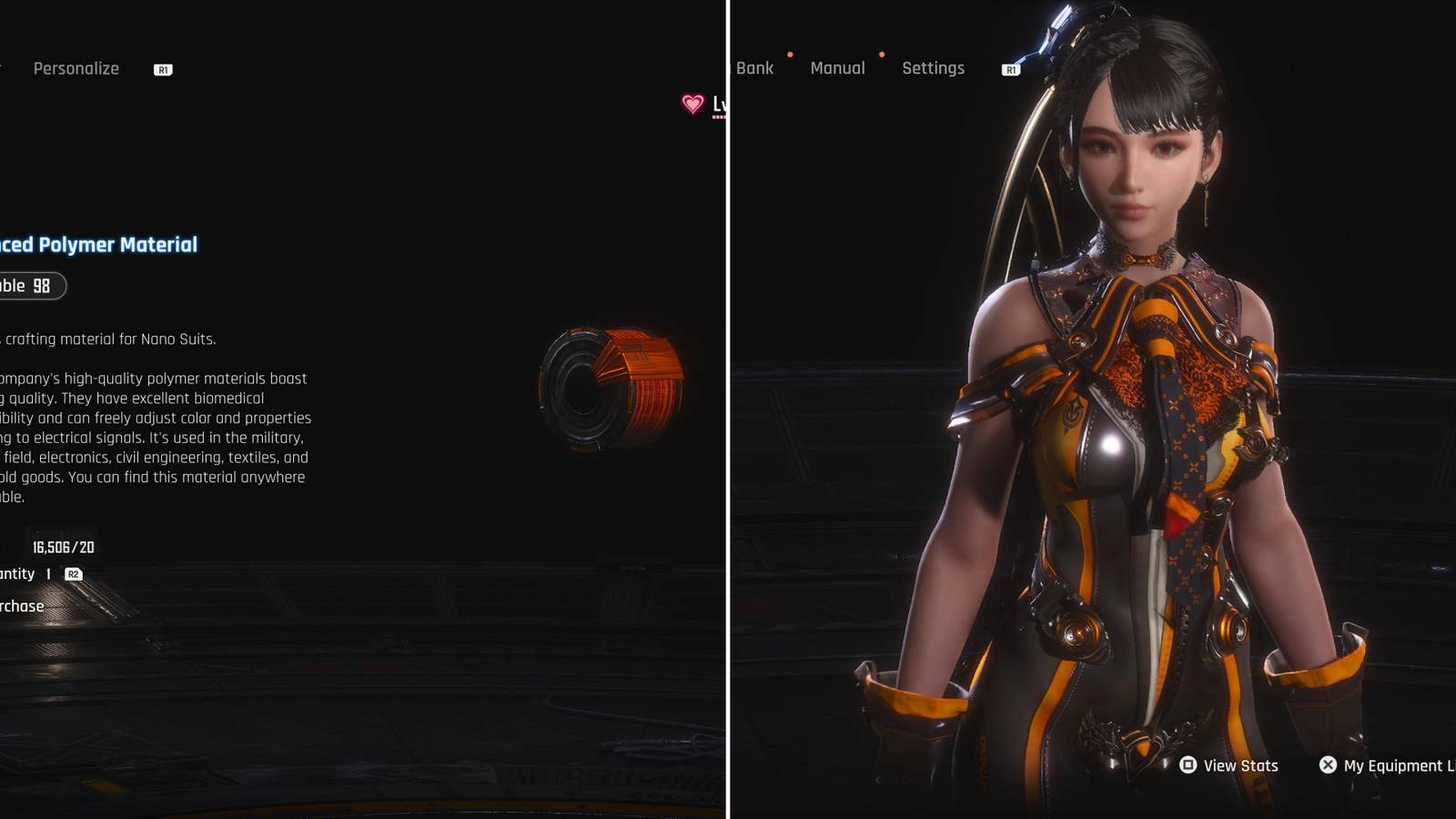
Task: Click the heart icon showing bond level
Action: [x=693, y=103]
